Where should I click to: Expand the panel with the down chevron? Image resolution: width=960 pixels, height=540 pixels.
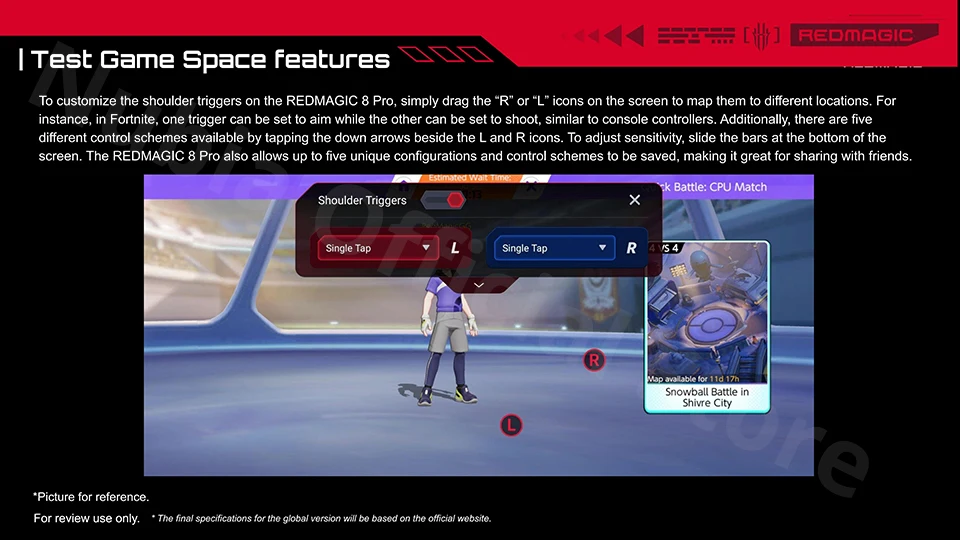478,285
